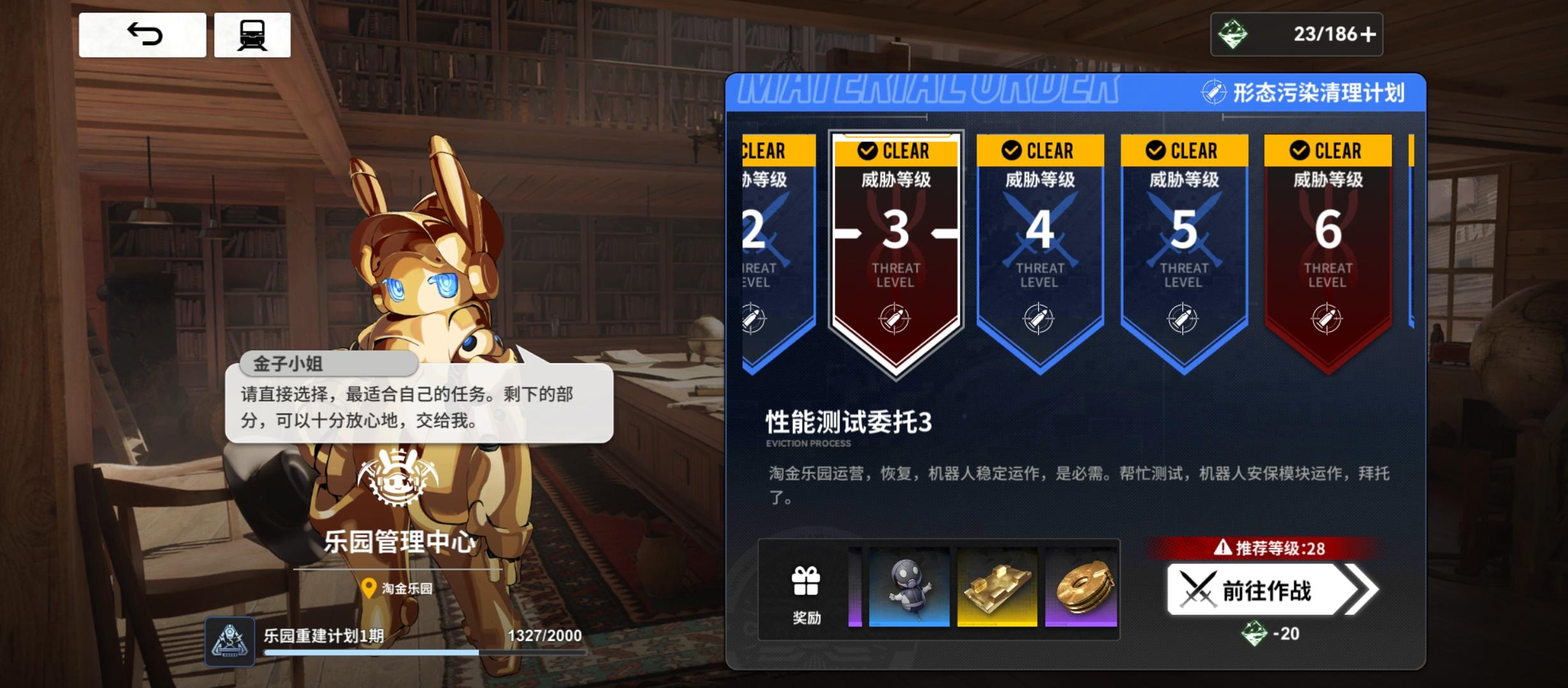Open the train station icon
The image size is (1568, 688).
252,35
